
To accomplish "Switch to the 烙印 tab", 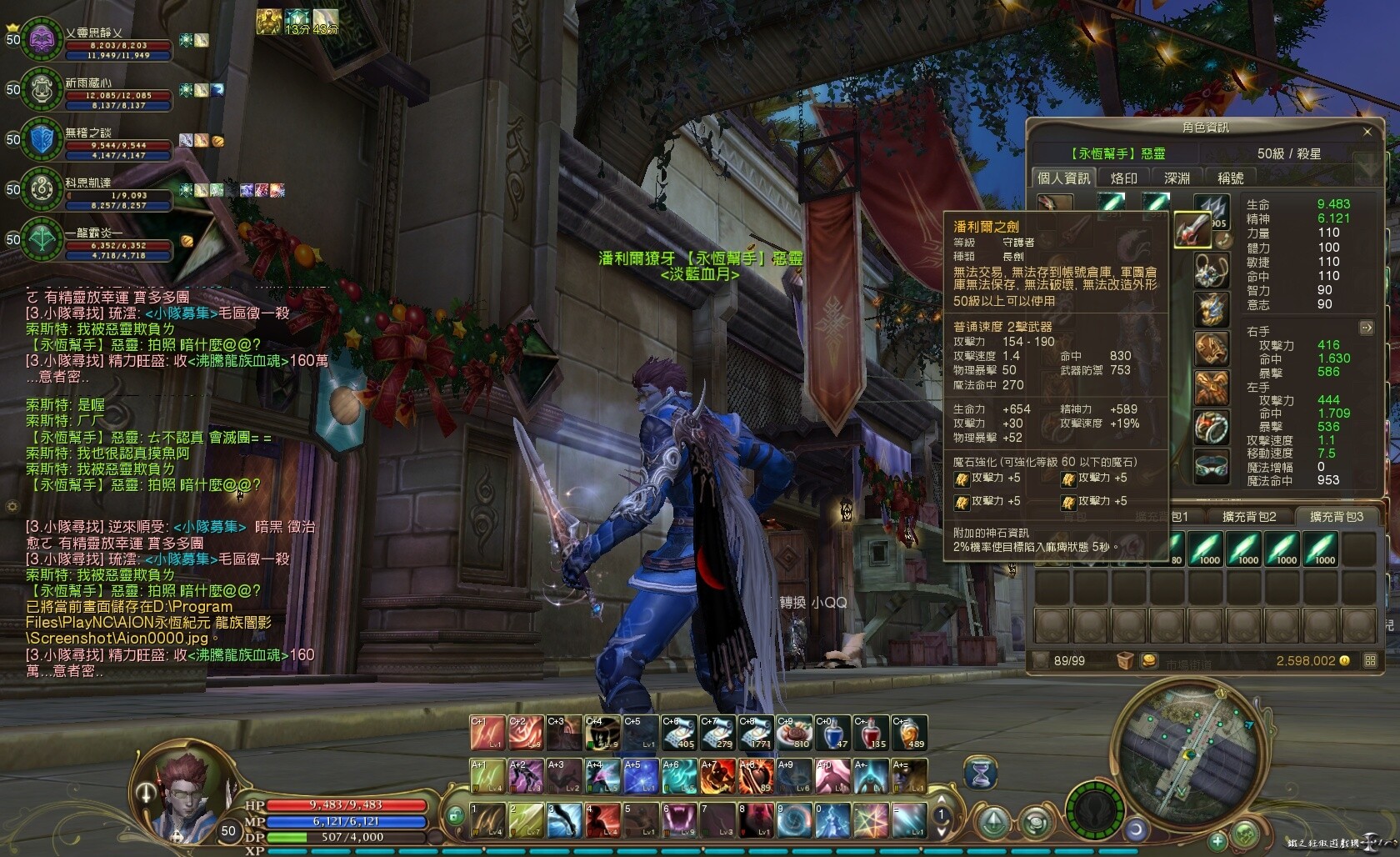I will coord(1123,178).
